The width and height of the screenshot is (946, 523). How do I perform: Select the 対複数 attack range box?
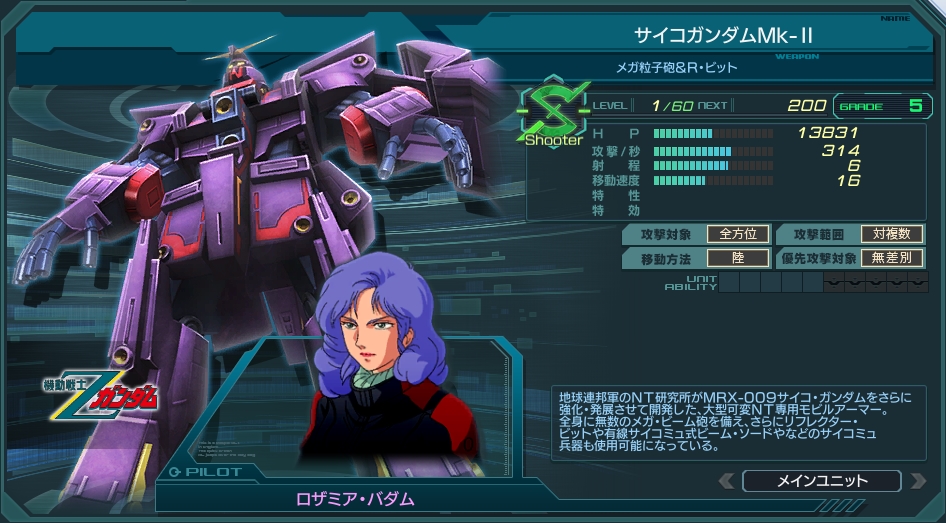(892, 234)
